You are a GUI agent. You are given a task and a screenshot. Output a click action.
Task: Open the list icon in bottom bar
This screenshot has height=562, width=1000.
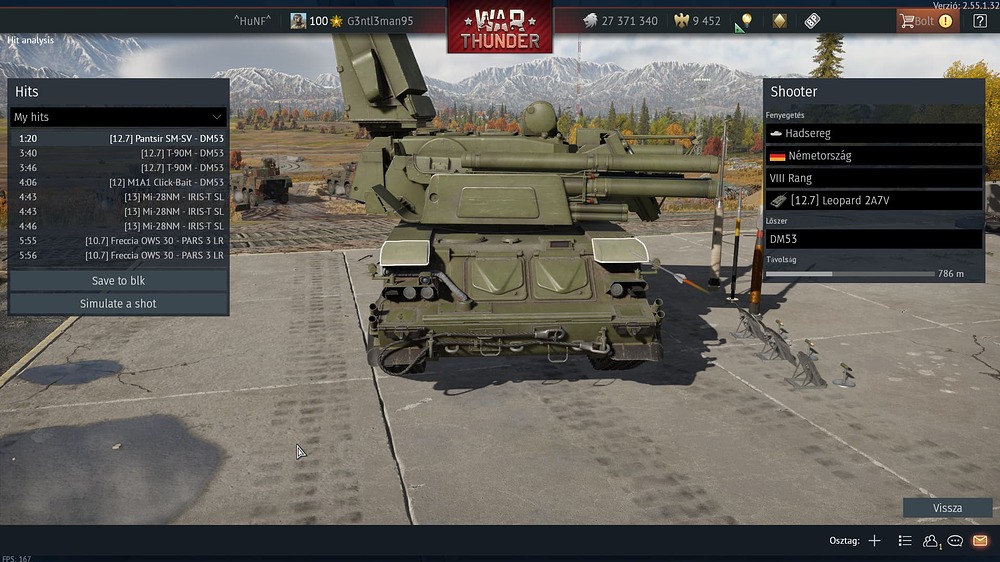click(x=905, y=541)
